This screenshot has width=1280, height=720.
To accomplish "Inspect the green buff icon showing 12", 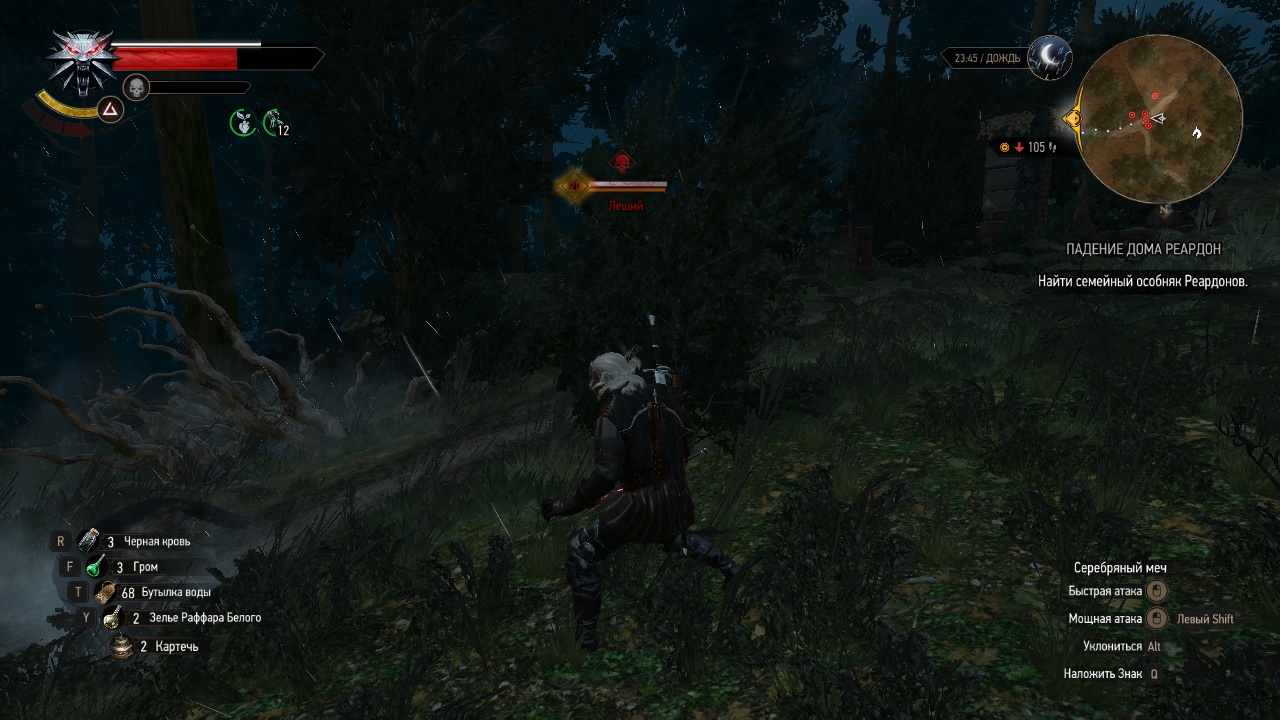I will pyautogui.click(x=274, y=123).
